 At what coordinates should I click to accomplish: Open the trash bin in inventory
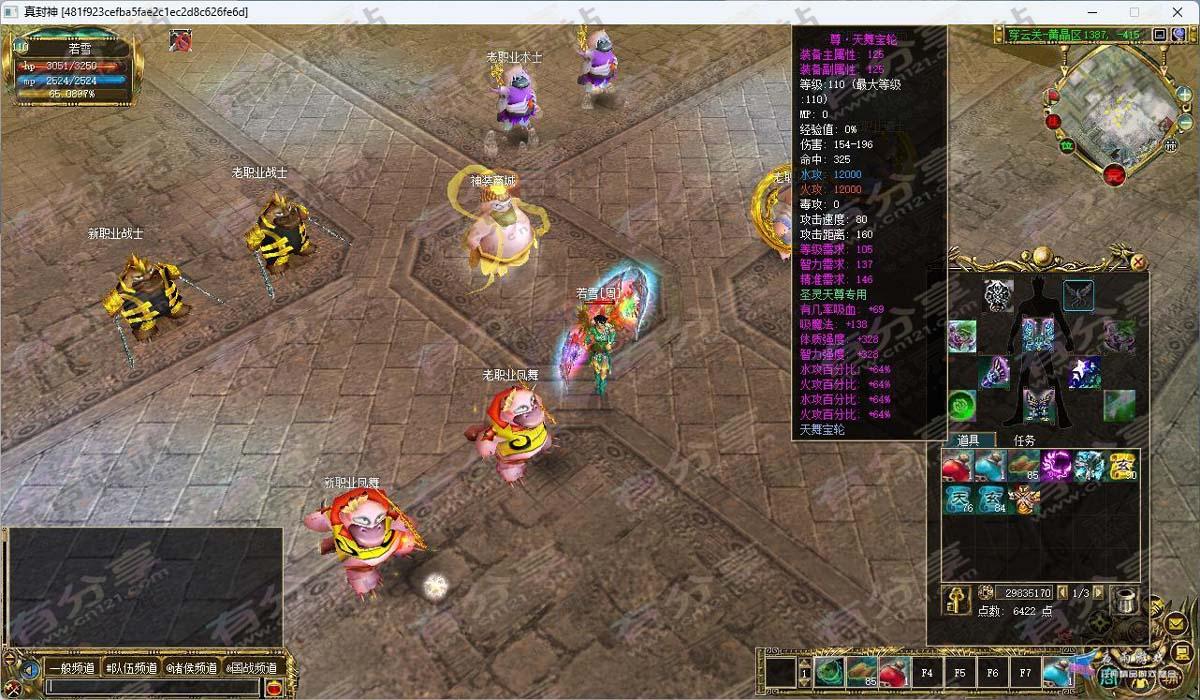click(1125, 599)
